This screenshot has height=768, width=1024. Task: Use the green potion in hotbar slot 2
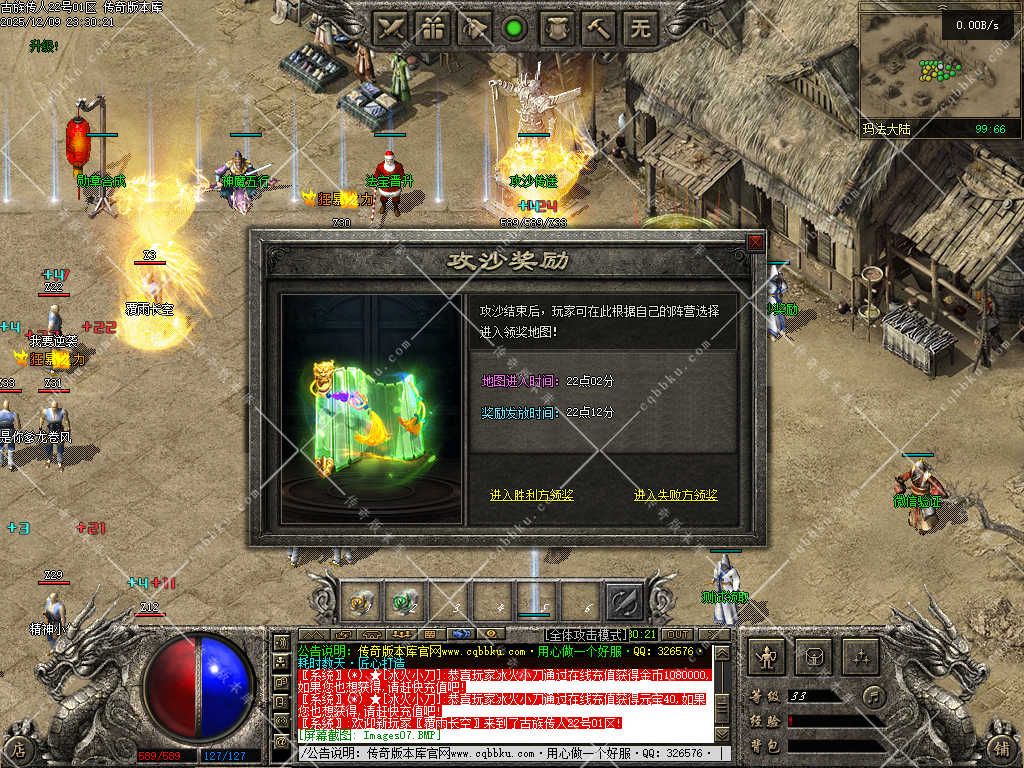(403, 602)
